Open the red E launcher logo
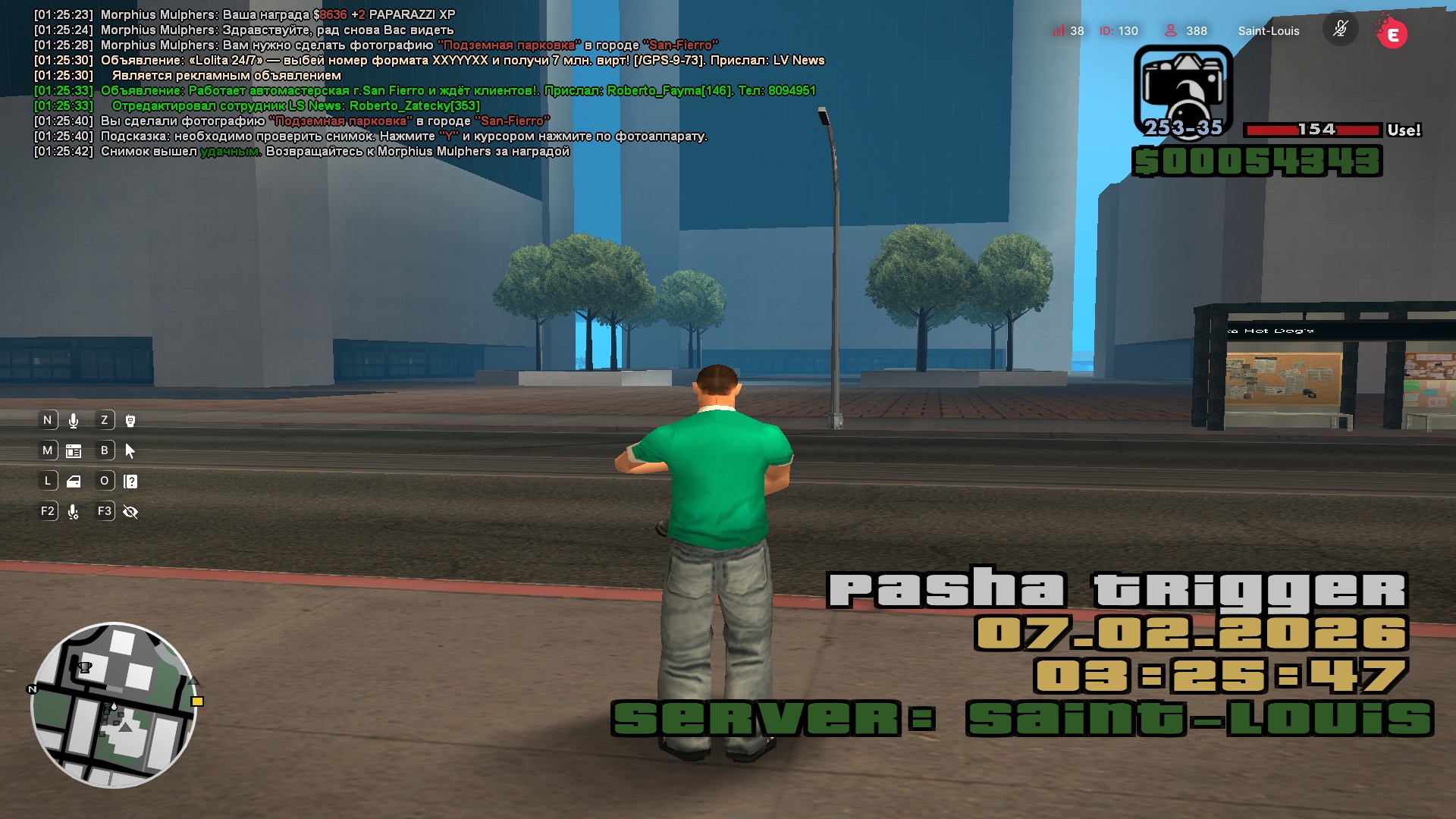1456x819 pixels. pyautogui.click(x=1392, y=33)
